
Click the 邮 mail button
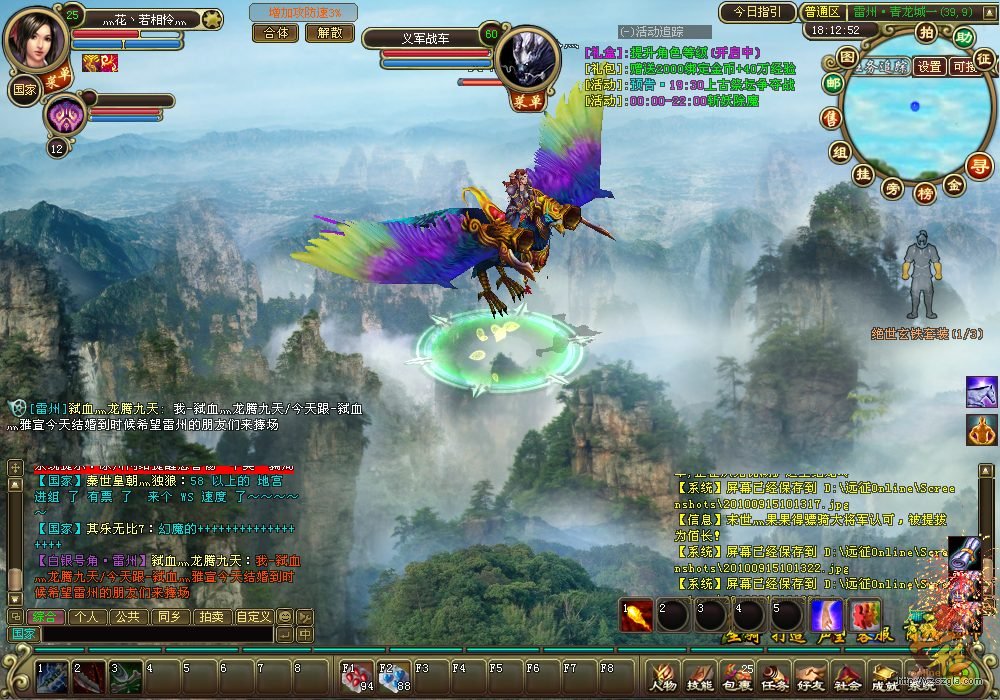point(833,85)
